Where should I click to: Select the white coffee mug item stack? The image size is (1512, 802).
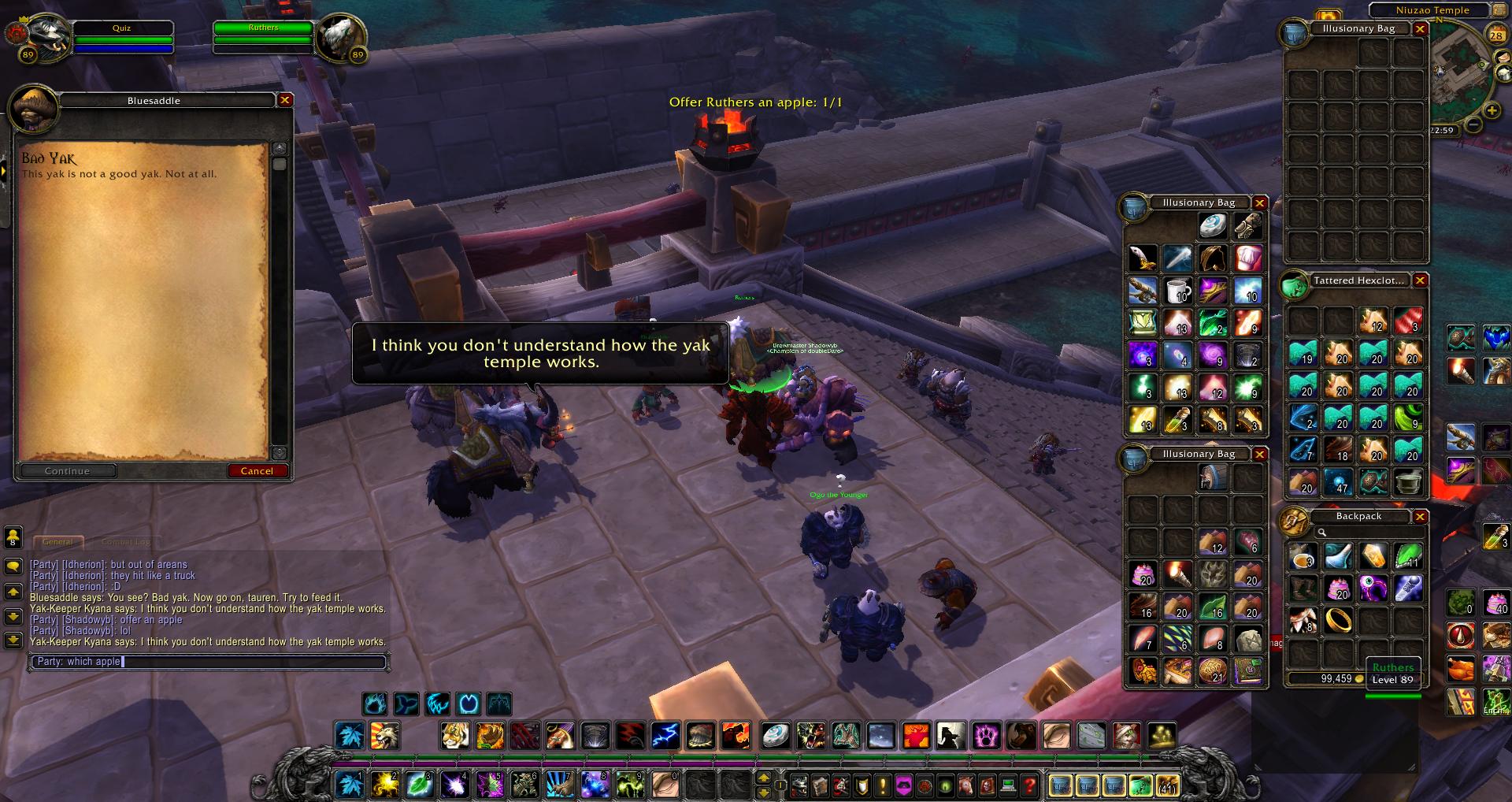(1178, 290)
